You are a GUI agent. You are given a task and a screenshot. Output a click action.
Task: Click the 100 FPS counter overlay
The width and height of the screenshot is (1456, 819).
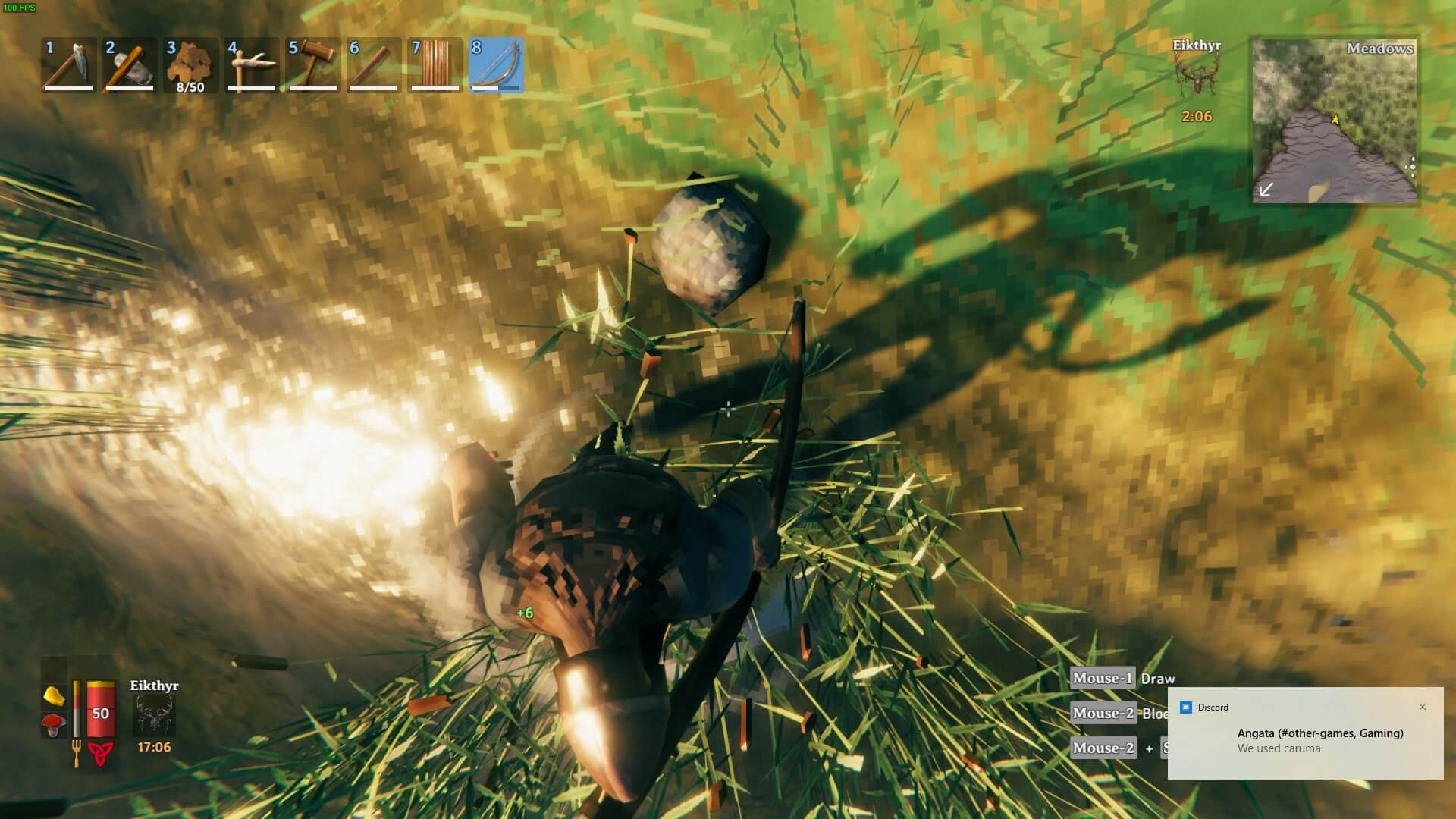tap(20, 9)
